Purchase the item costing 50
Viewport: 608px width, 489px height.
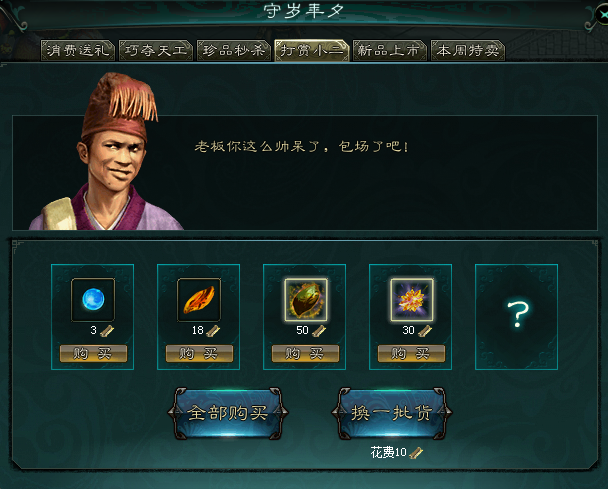pos(305,353)
